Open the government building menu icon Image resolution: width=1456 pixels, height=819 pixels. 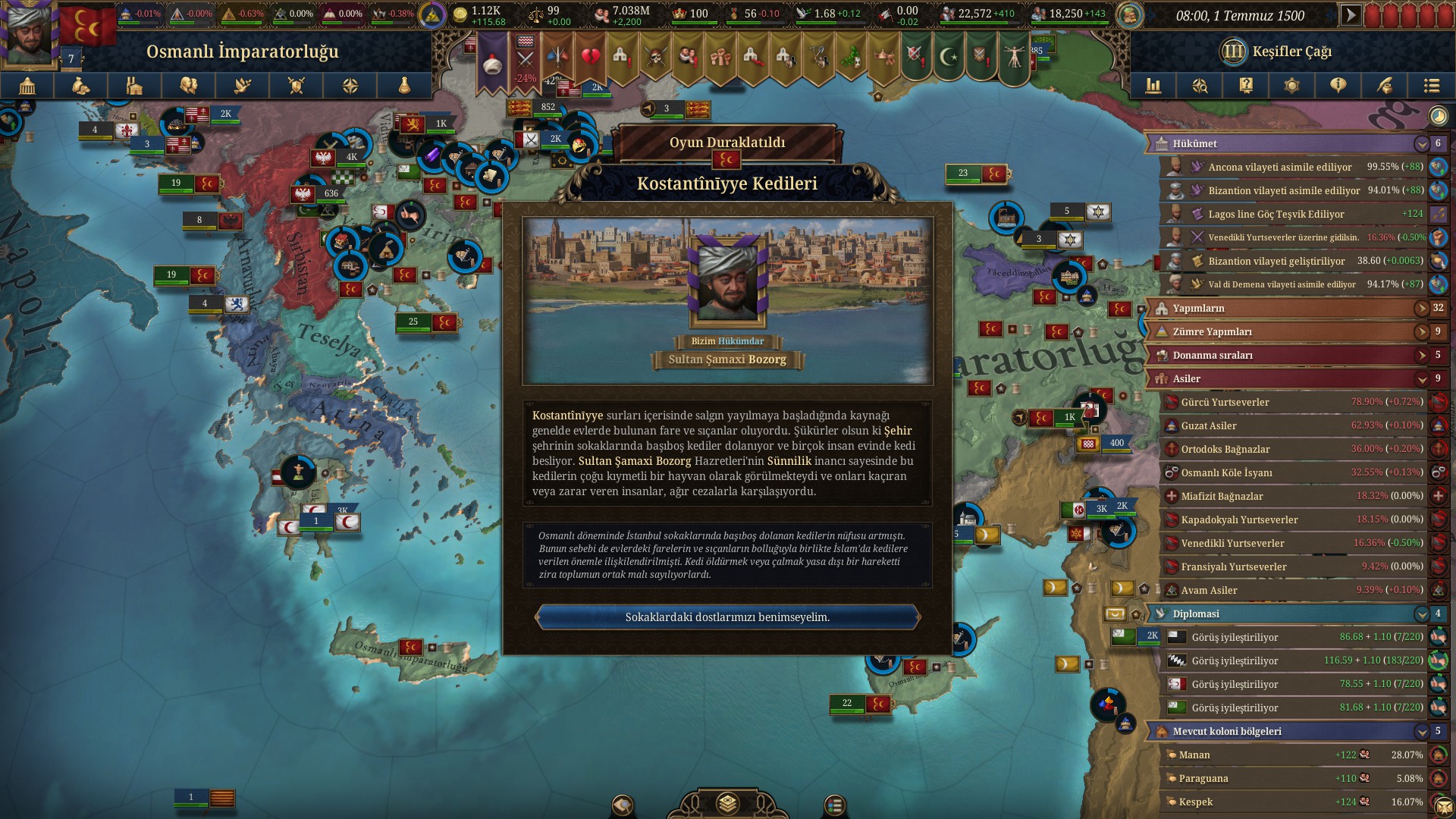pyautogui.click(x=27, y=86)
